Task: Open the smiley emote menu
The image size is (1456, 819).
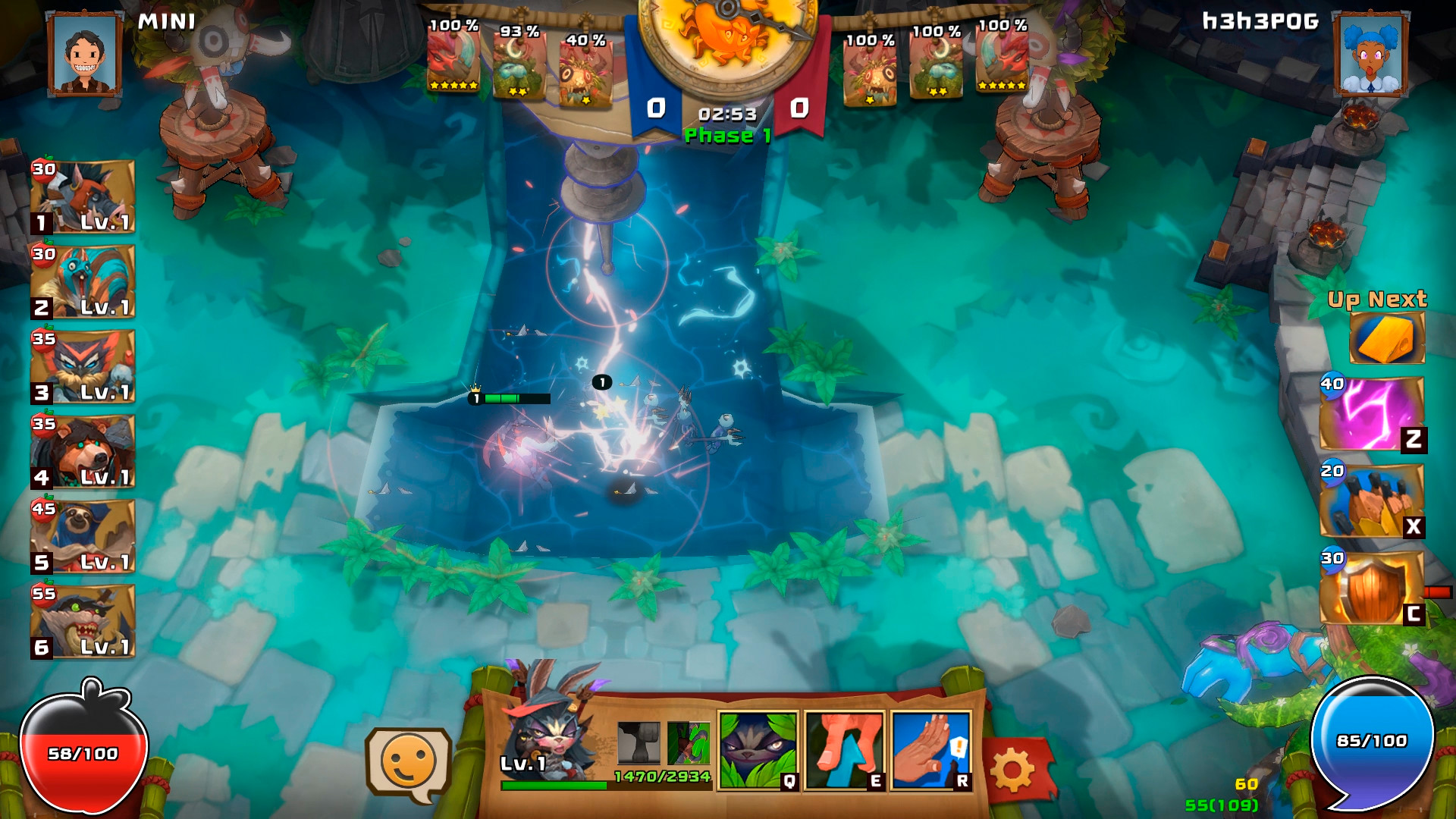Action: tap(409, 758)
